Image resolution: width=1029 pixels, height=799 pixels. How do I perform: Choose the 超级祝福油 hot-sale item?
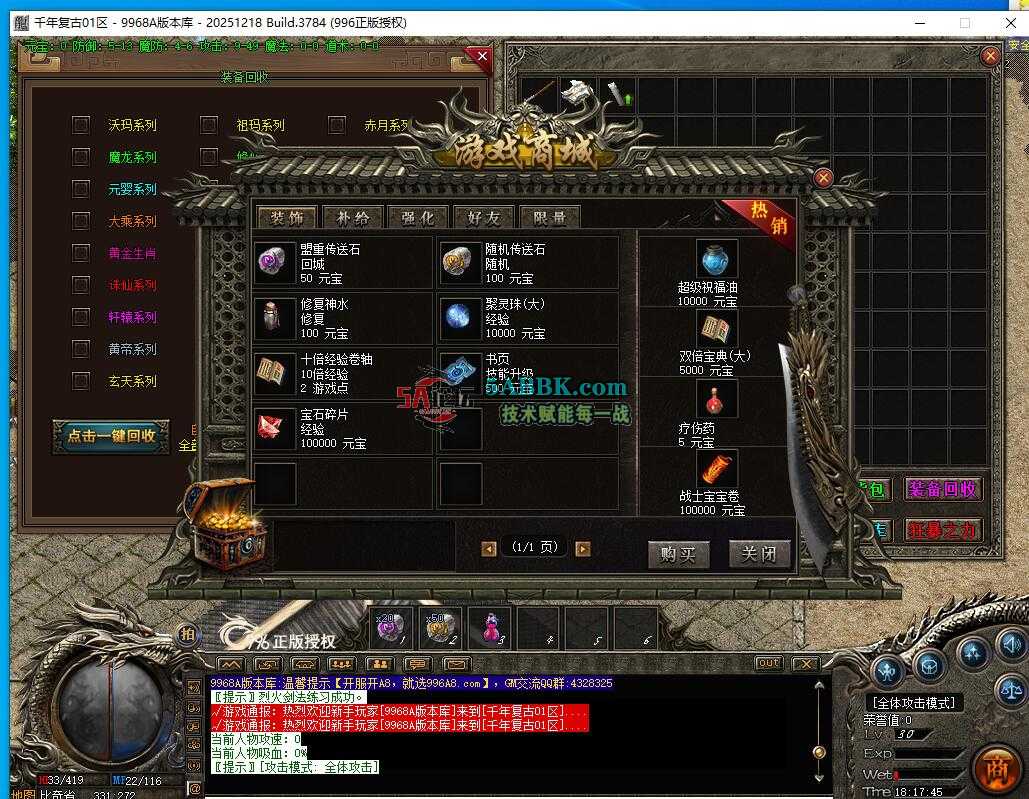click(717, 272)
